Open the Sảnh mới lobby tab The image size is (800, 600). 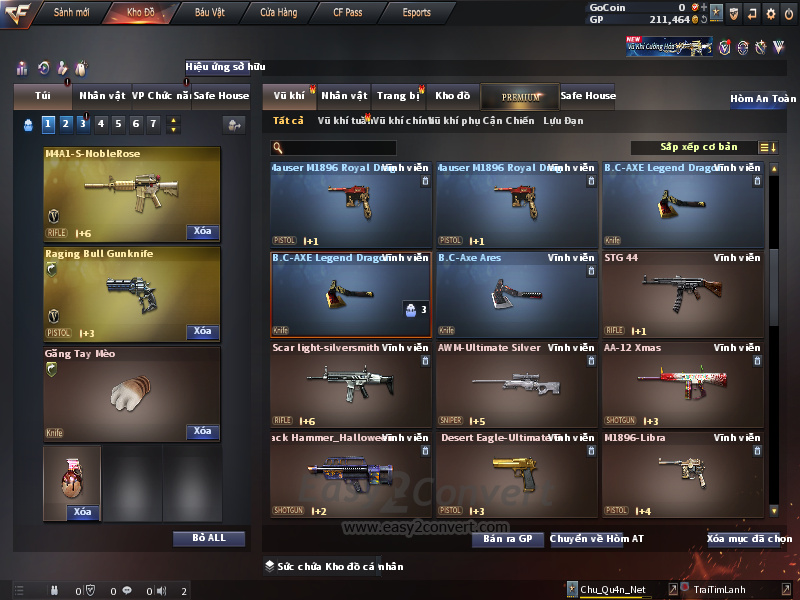[71, 13]
